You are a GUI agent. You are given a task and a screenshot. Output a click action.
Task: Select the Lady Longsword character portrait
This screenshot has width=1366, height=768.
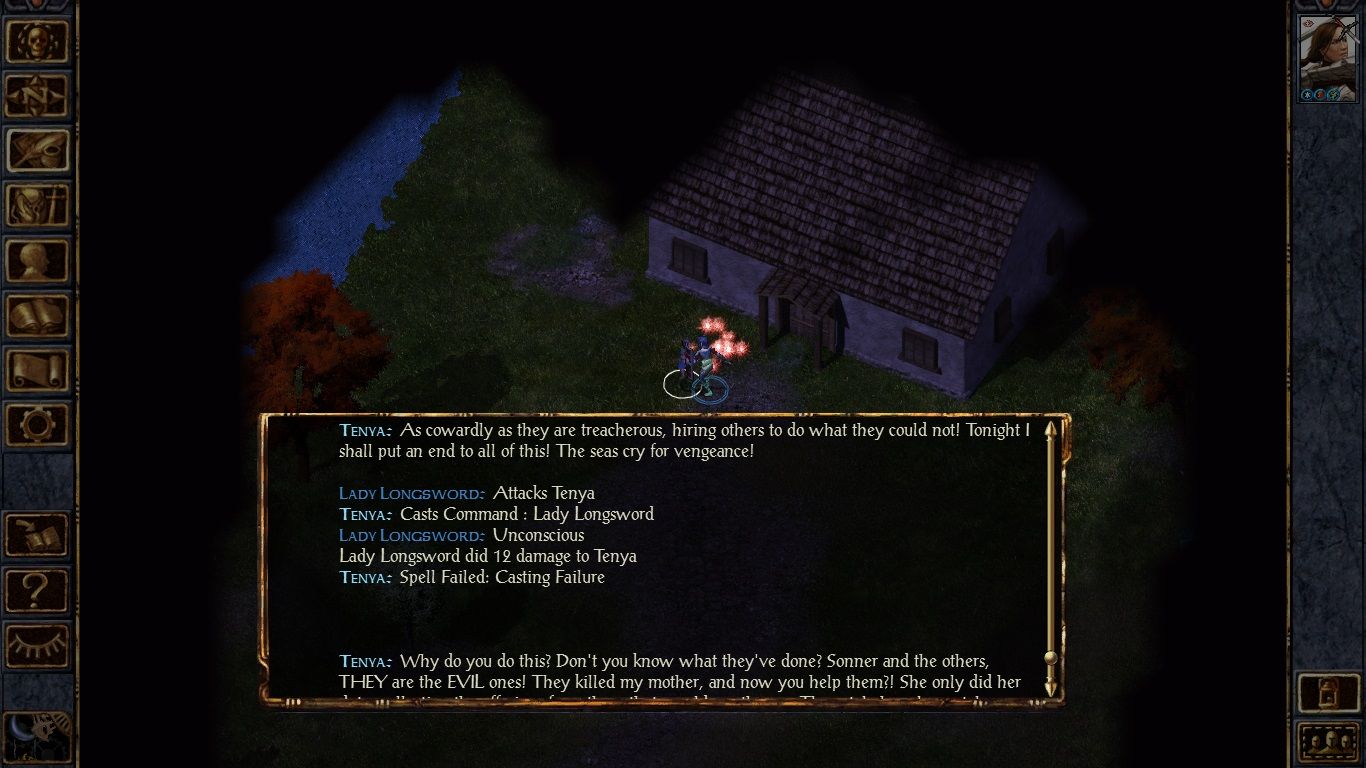click(x=1327, y=58)
